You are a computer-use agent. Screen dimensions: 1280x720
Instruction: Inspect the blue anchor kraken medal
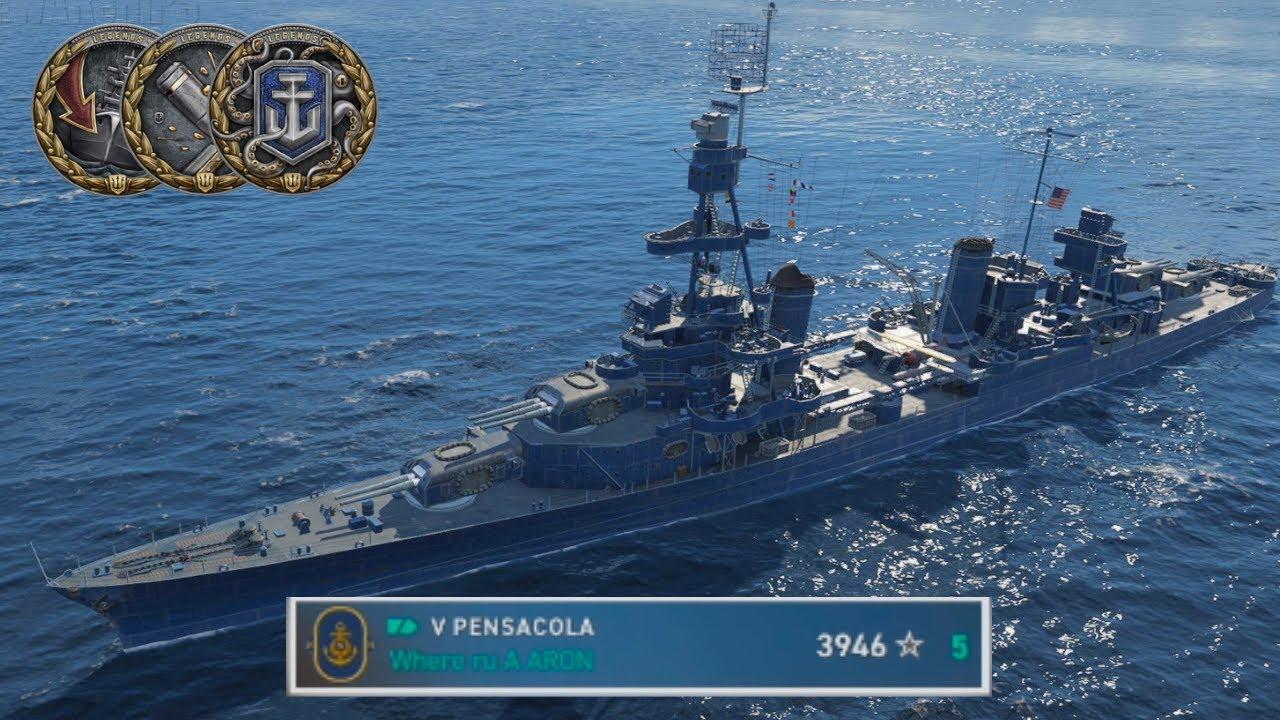(x=294, y=109)
